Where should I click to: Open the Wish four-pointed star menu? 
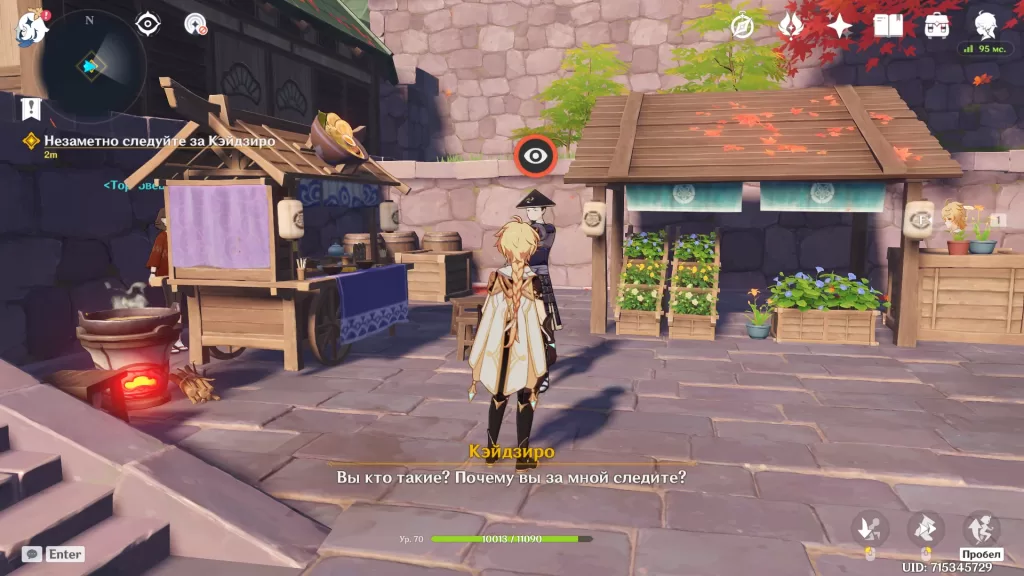pos(839,26)
